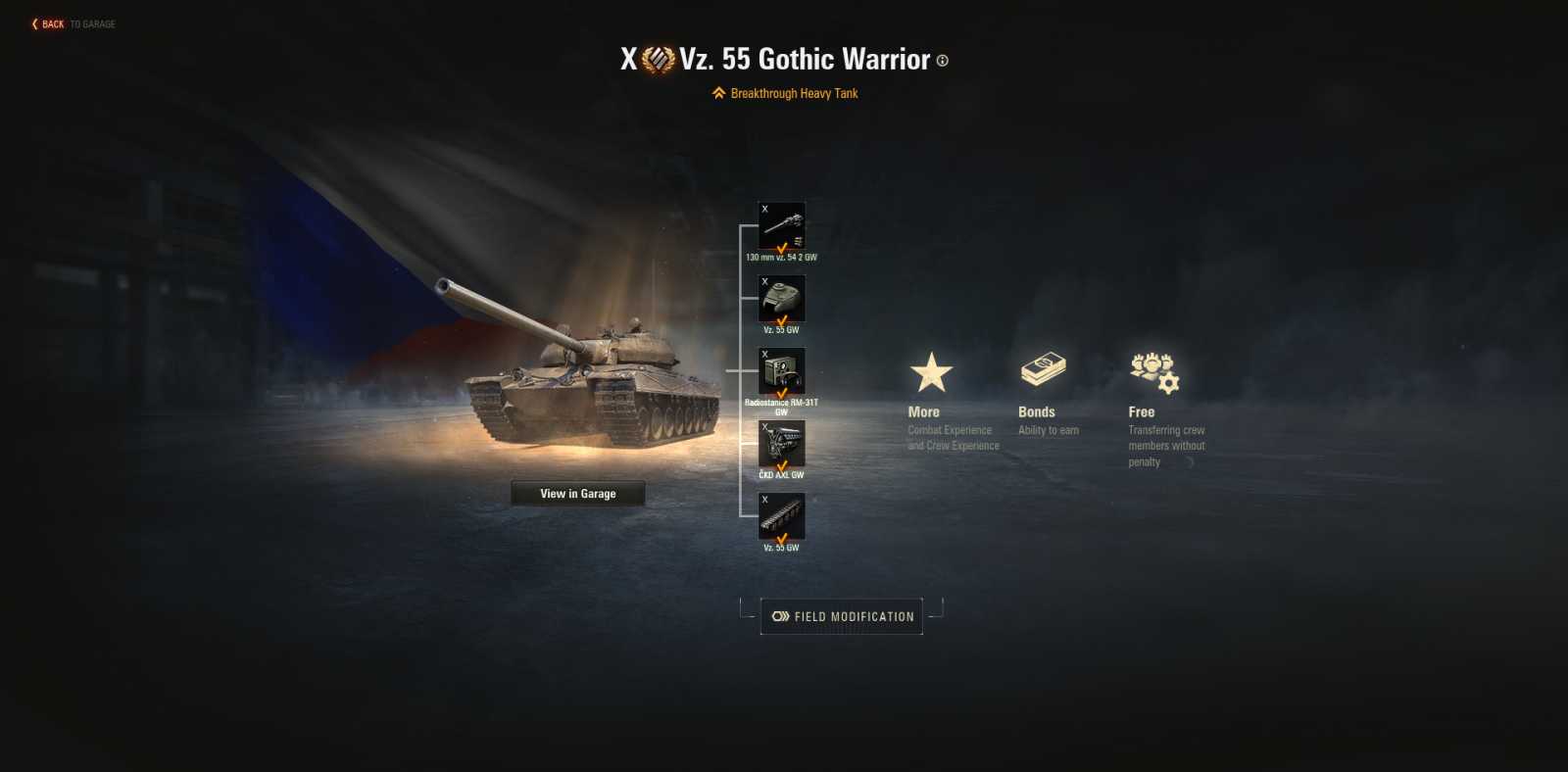Click the star icon for More experience bonus
This screenshot has width=1568, height=772.
(x=931, y=371)
